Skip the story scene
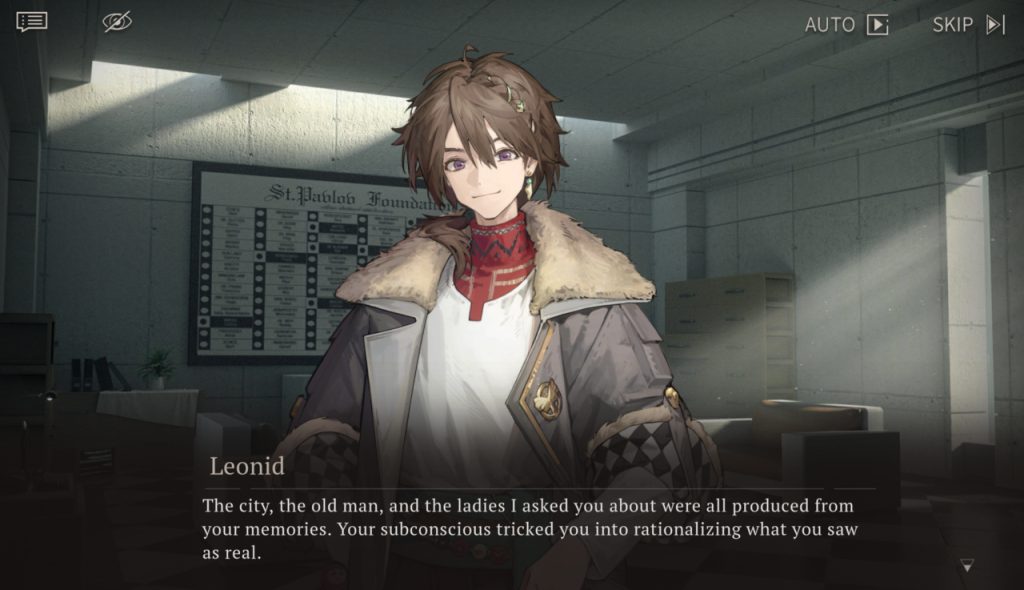1024x590 pixels. tap(968, 25)
